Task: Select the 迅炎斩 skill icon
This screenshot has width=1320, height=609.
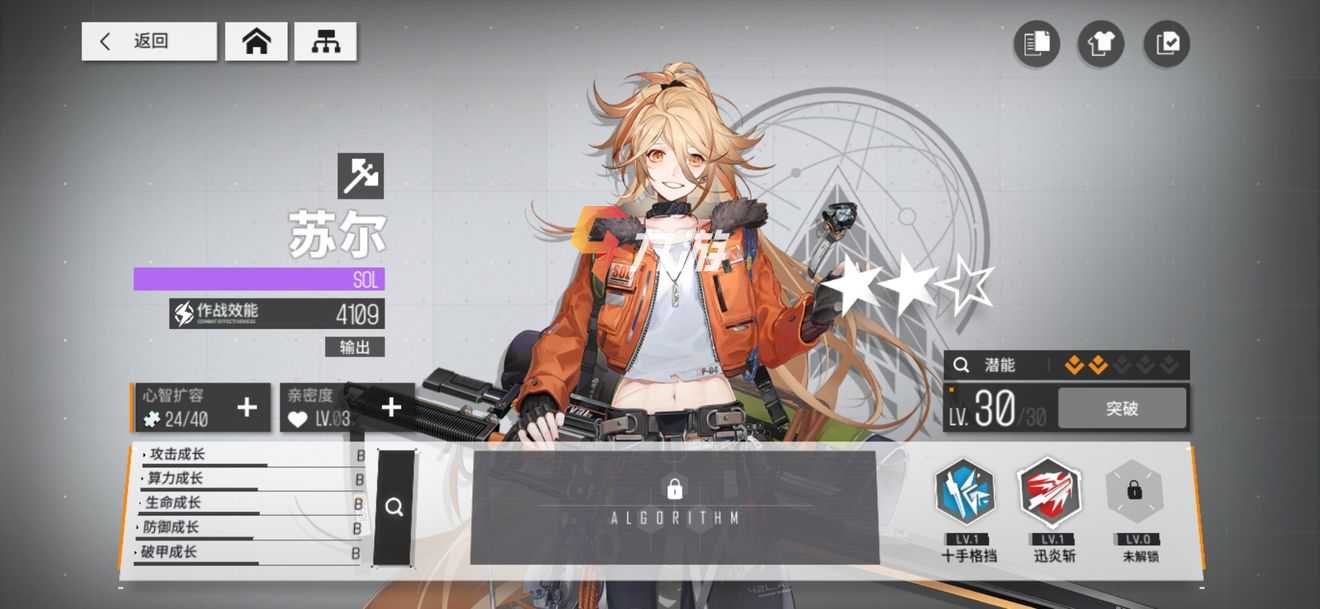Action: pyautogui.click(x=1049, y=493)
